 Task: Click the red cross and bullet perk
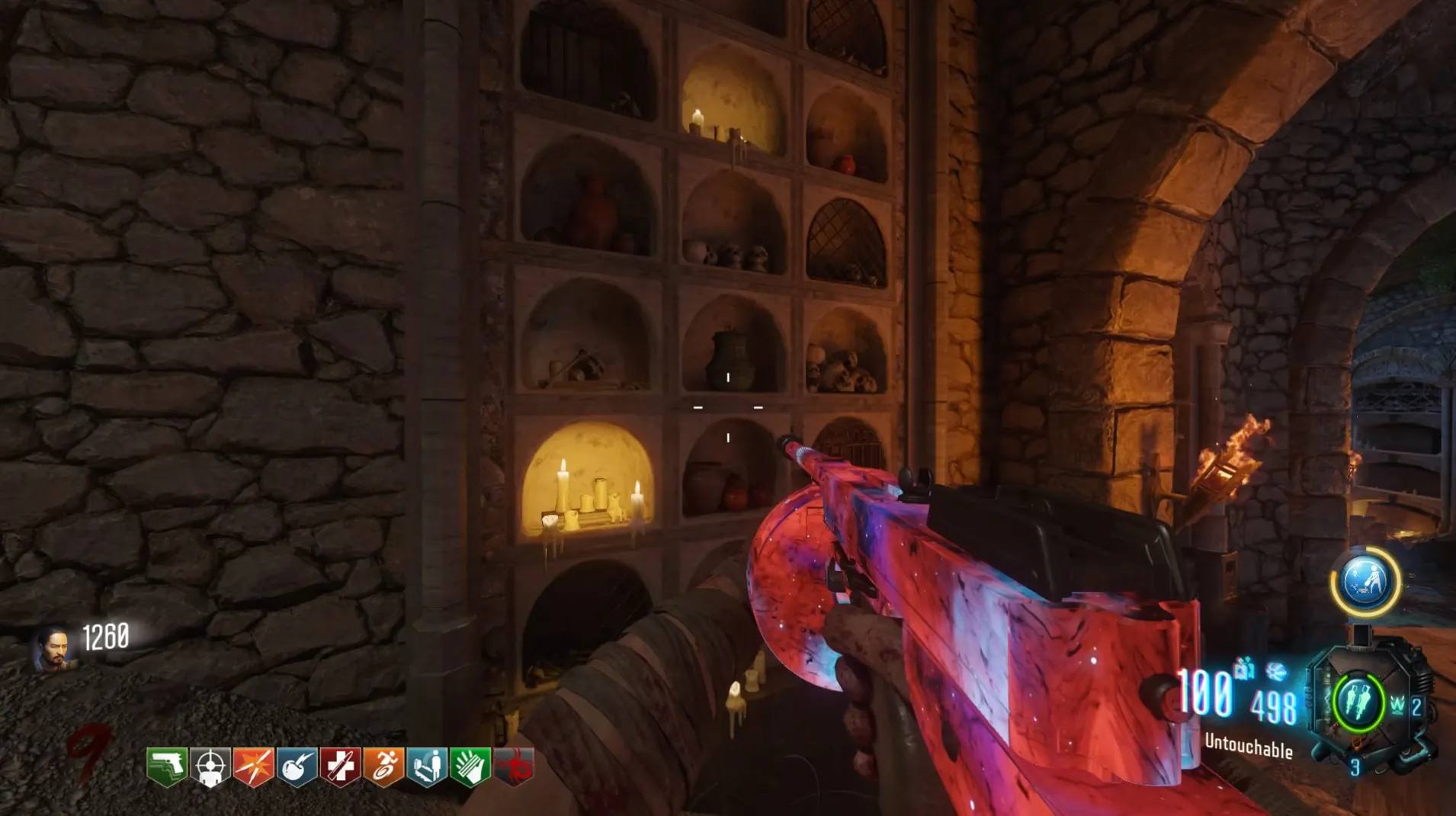[x=340, y=766]
